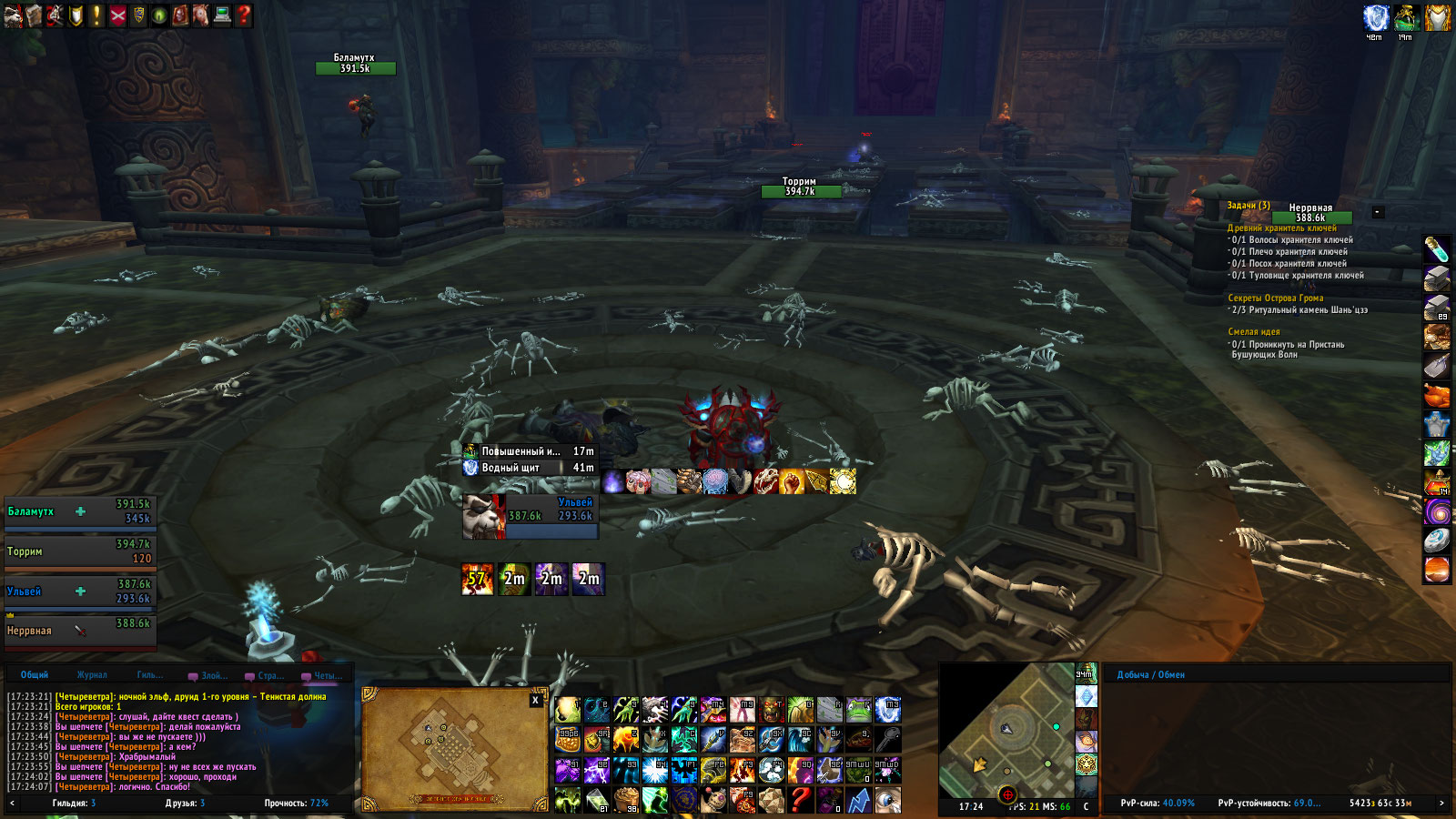Select party member Торрим's unit frame
Viewport: 1456px width, 819px height.
click(x=80, y=551)
